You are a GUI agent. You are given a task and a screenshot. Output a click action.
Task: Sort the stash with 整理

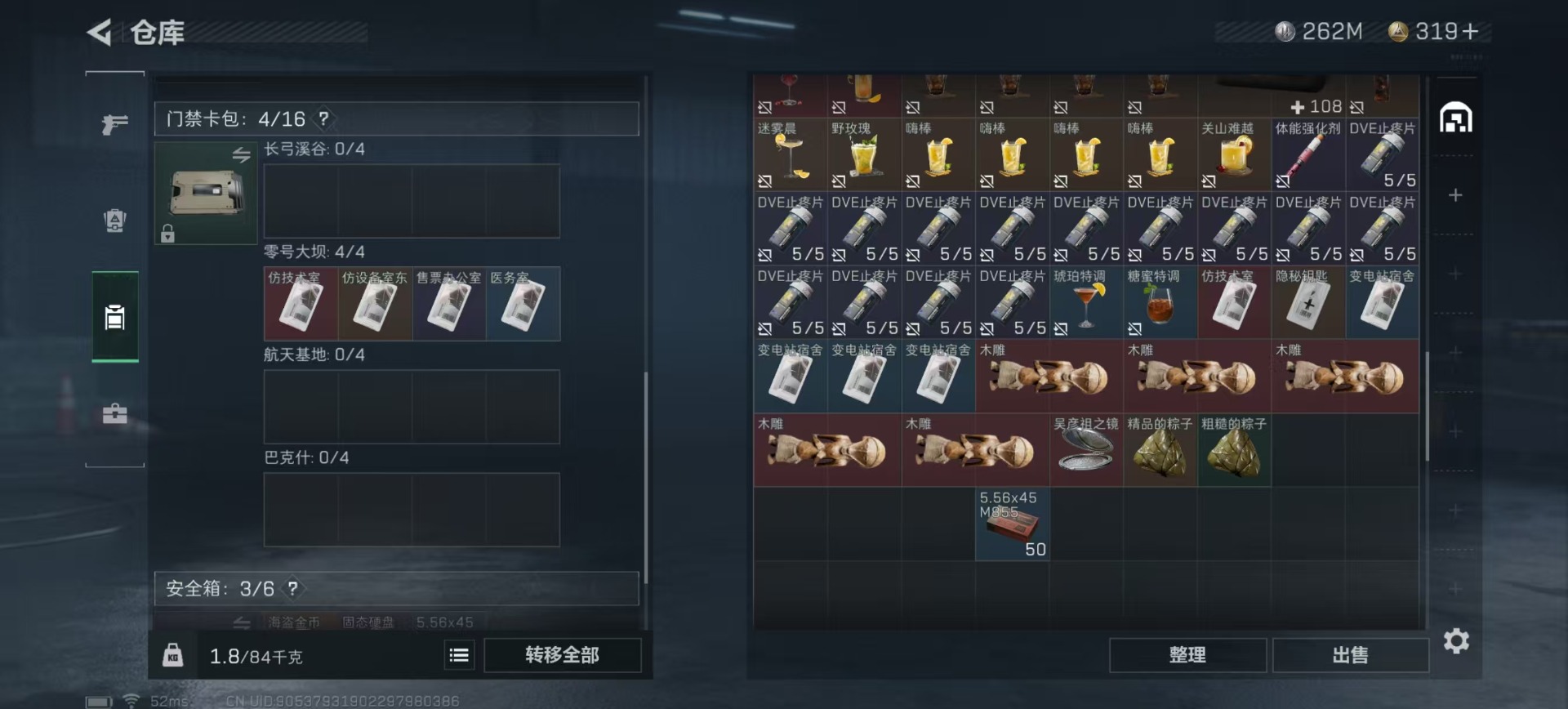tap(1187, 655)
